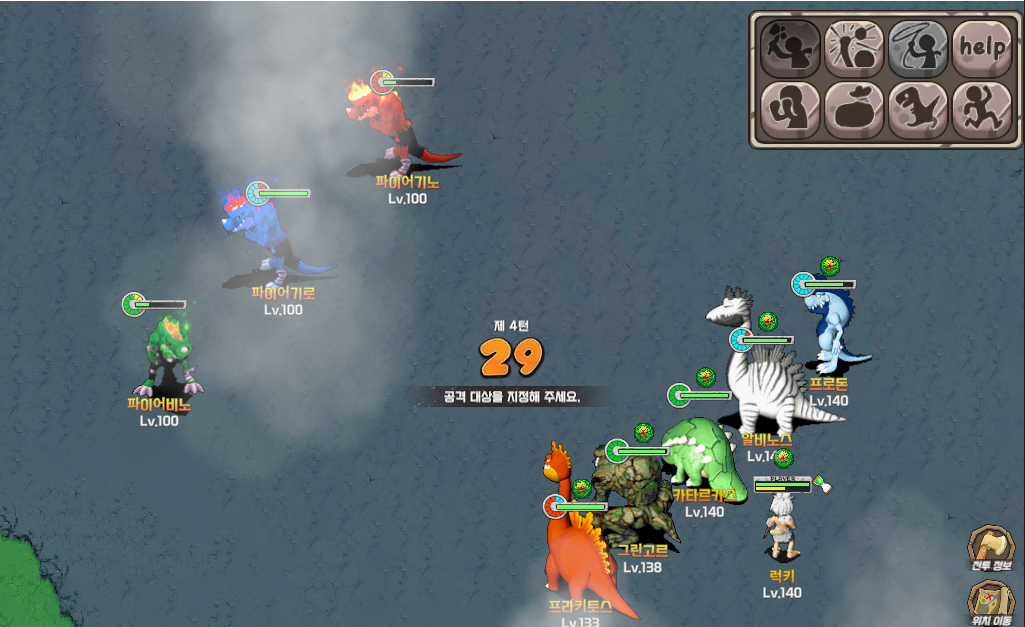Open the help button
The image size is (1025, 627).
(x=981, y=47)
